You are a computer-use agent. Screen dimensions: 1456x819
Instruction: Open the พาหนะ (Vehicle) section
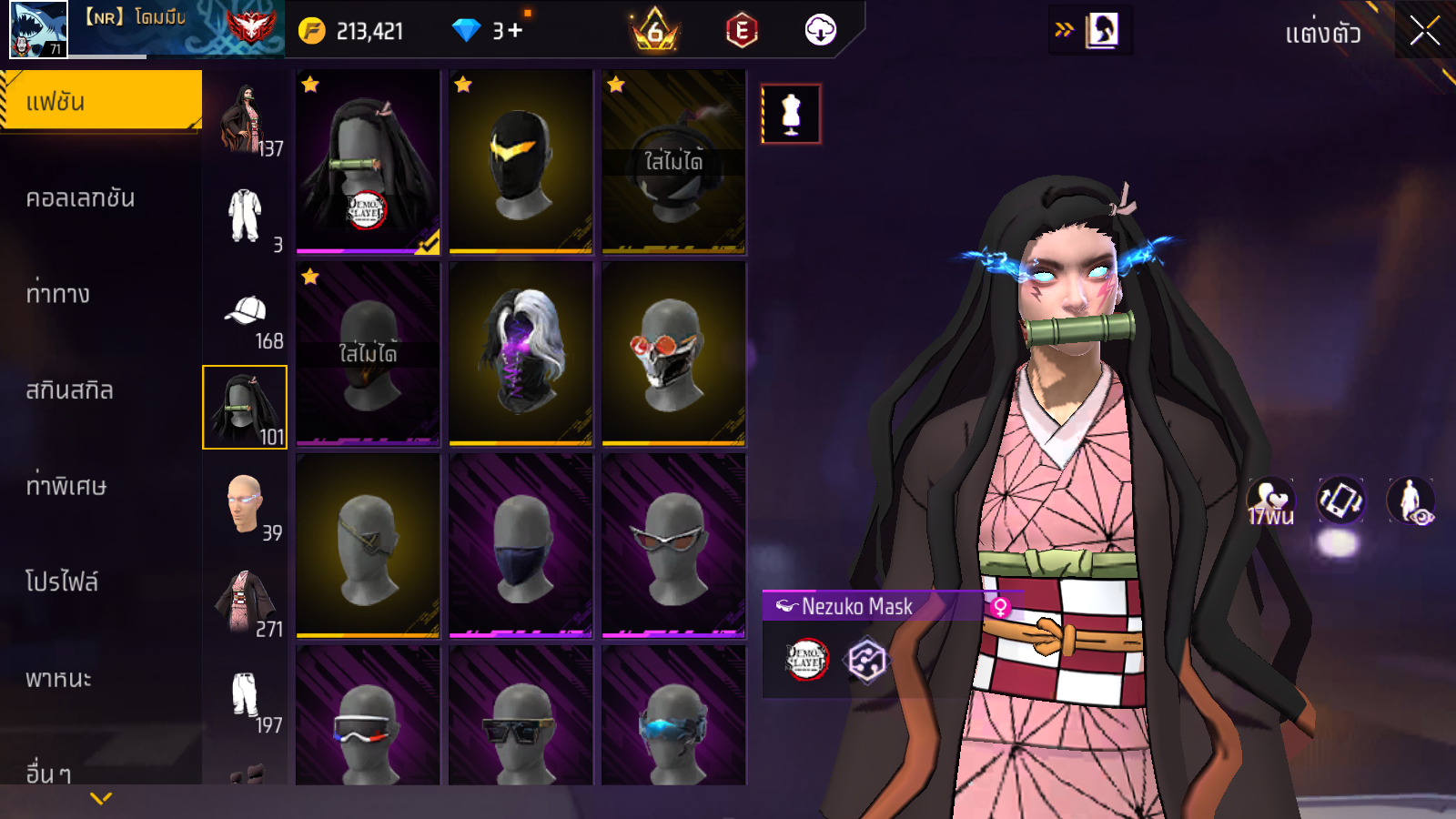click(58, 679)
